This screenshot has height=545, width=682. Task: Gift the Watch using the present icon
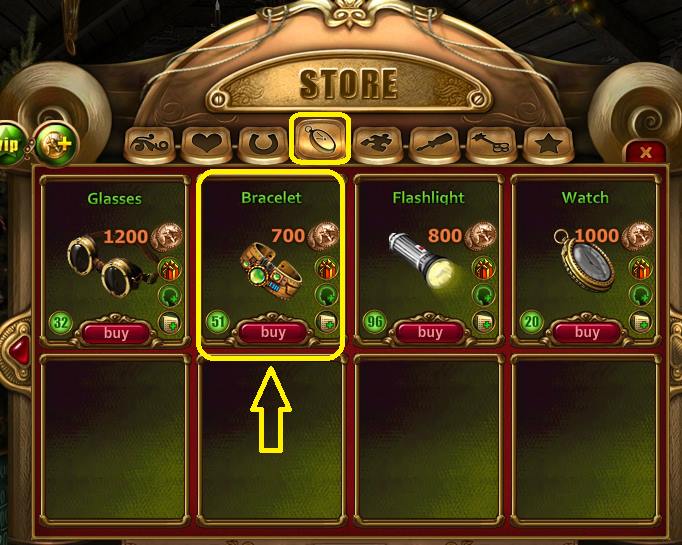click(x=640, y=268)
